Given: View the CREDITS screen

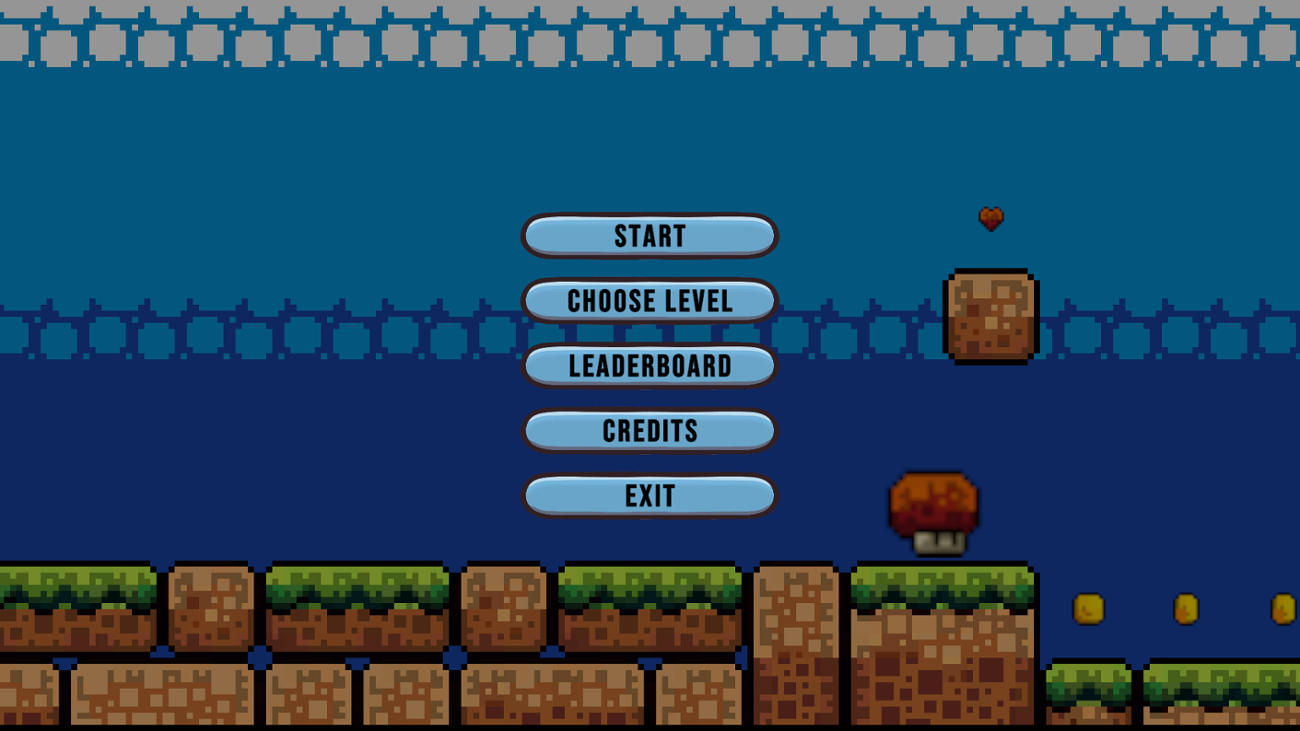Looking at the screenshot, I should pos(649,430).
